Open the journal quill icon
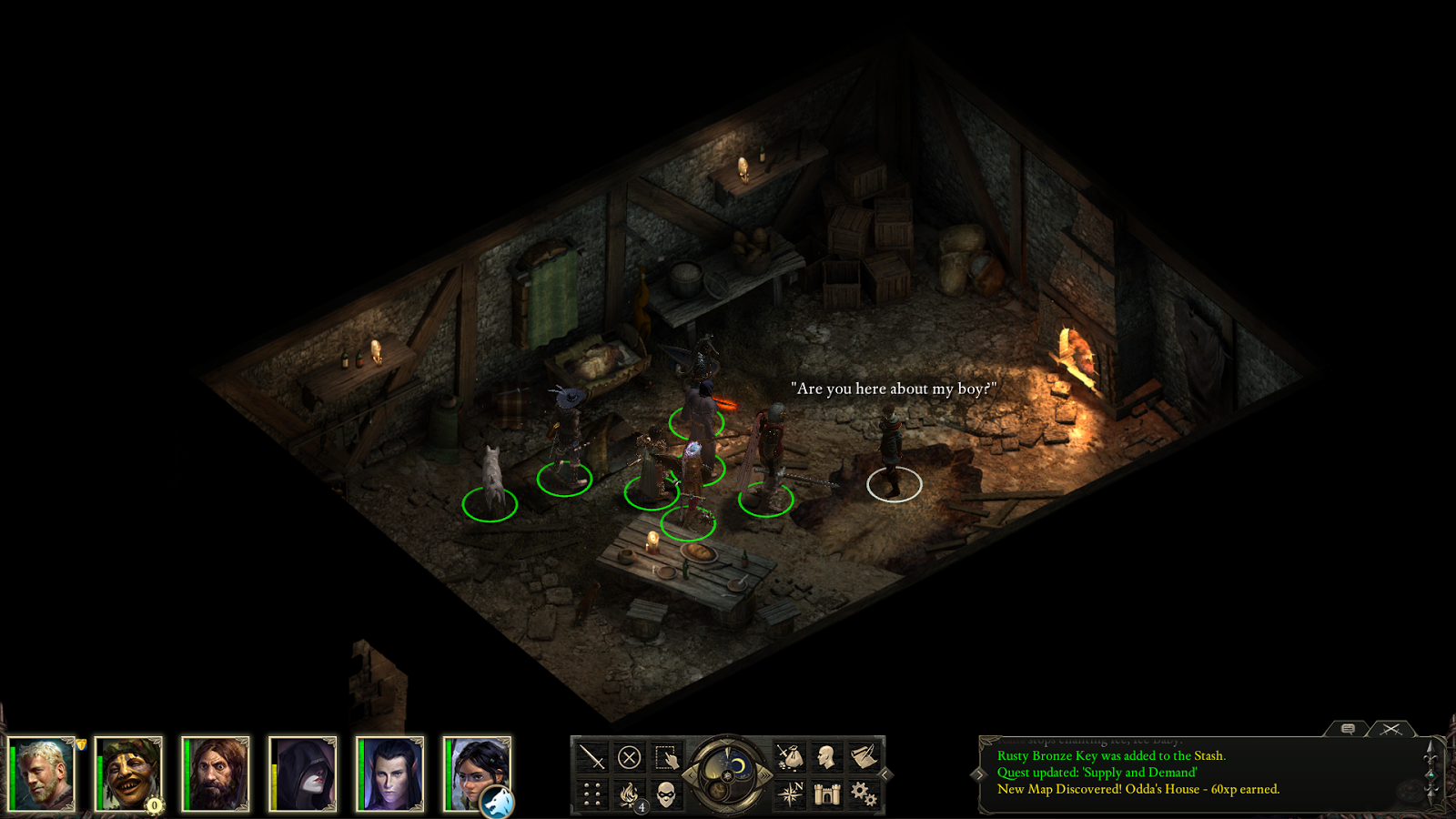The height and width of the screenshot is (819, 1456). click(x=865, y=755)
